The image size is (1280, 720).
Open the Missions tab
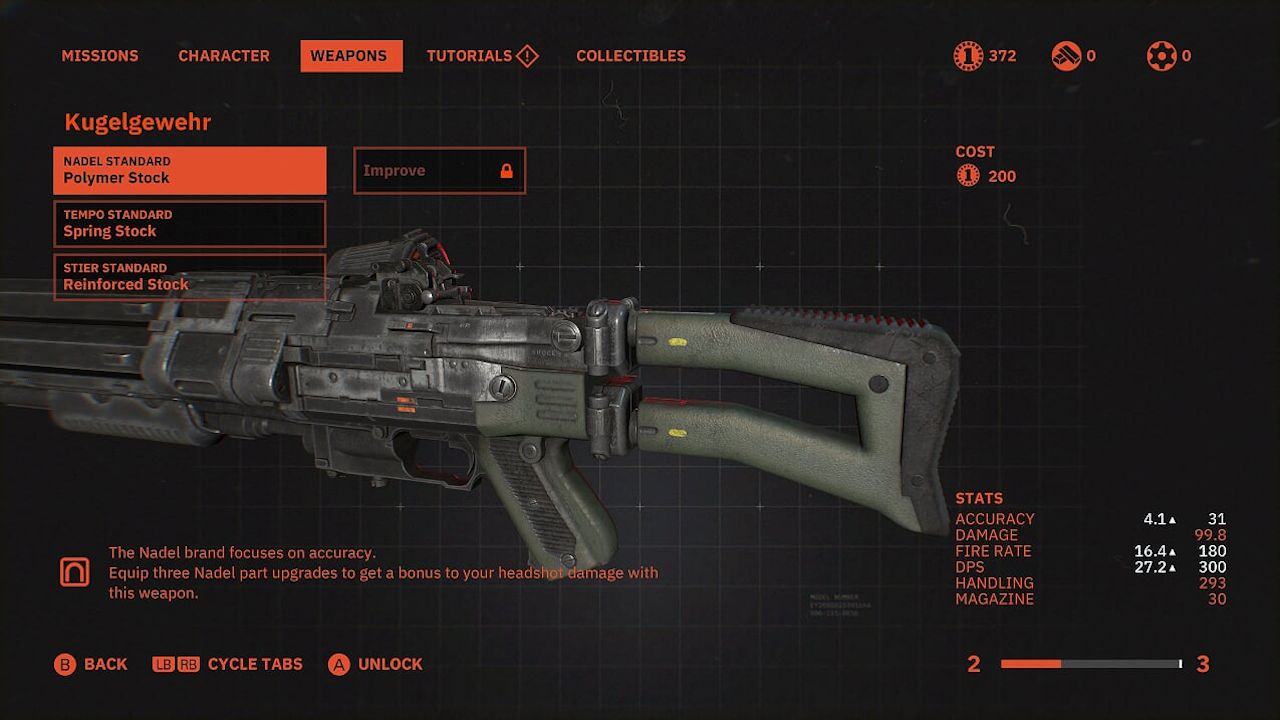(100, 56)
